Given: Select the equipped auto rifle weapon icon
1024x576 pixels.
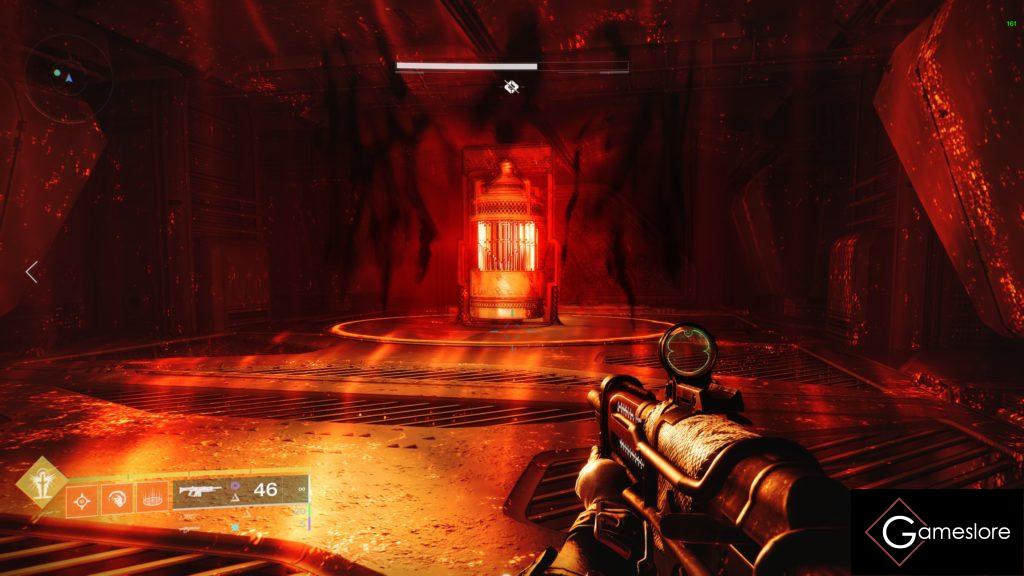Looking at the screenshot, I should coord(200,490).
